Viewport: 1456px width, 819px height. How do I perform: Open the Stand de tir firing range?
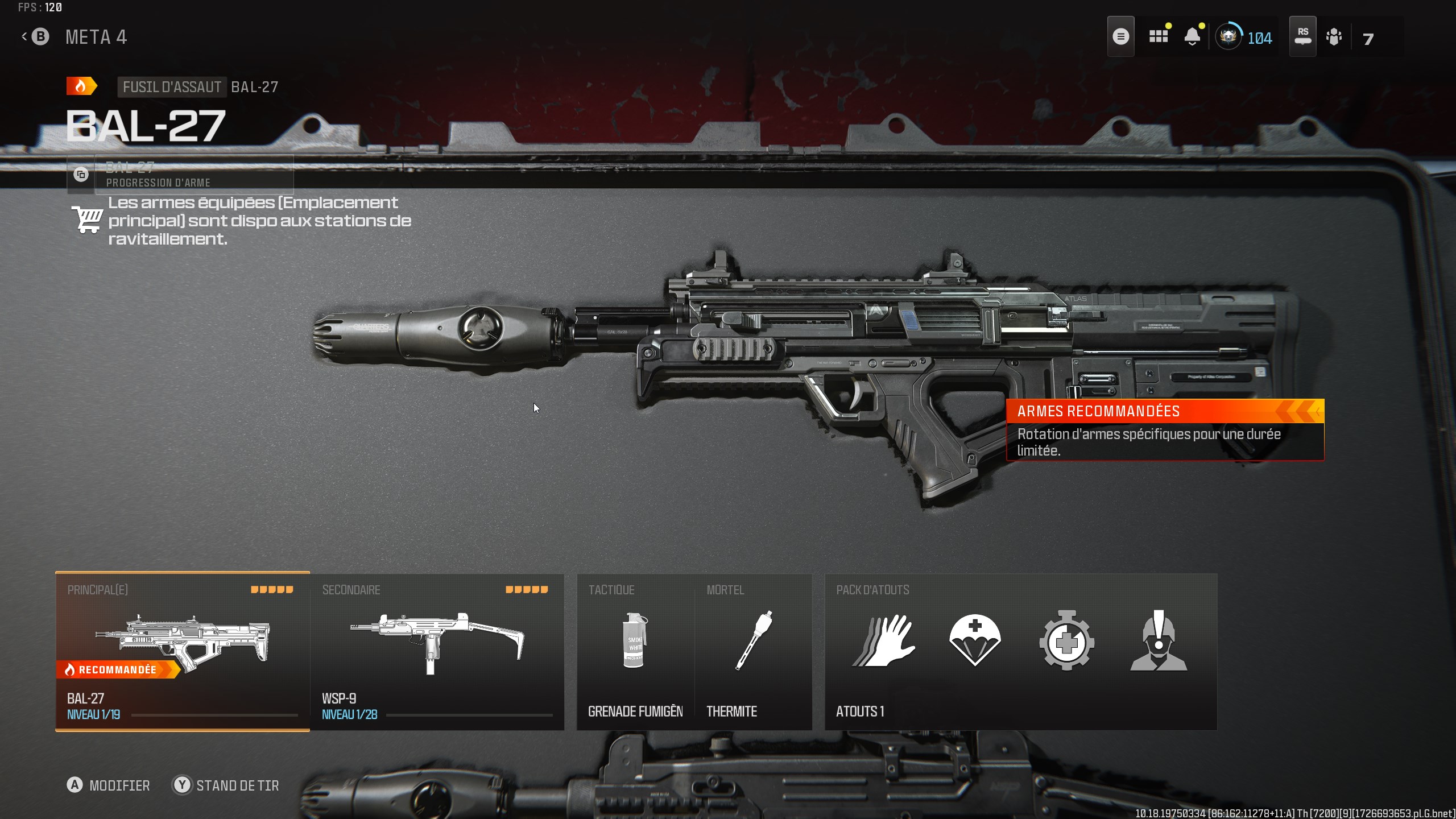click(226, 785)
